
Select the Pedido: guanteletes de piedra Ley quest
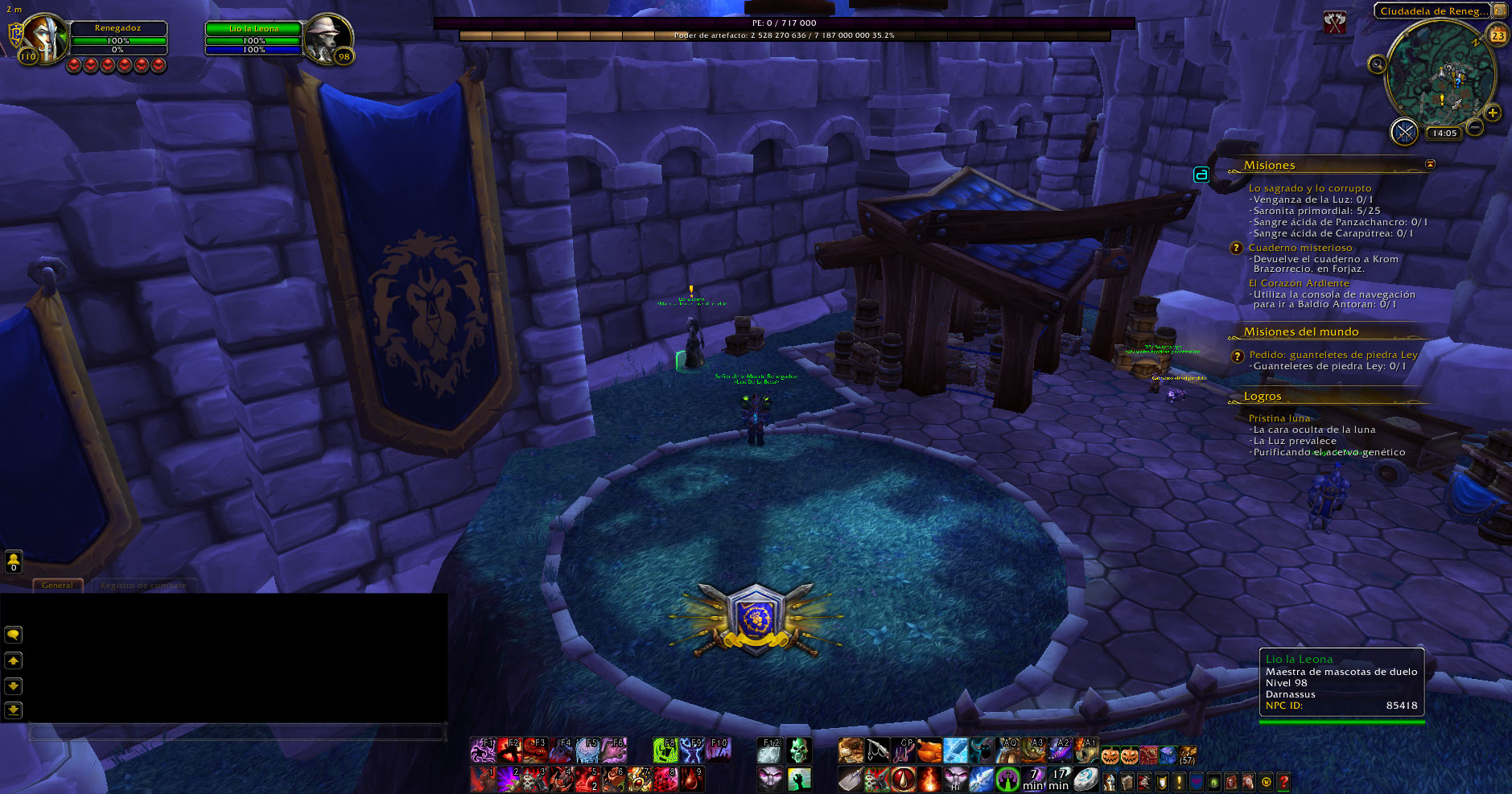click(x=1333, y=355)
